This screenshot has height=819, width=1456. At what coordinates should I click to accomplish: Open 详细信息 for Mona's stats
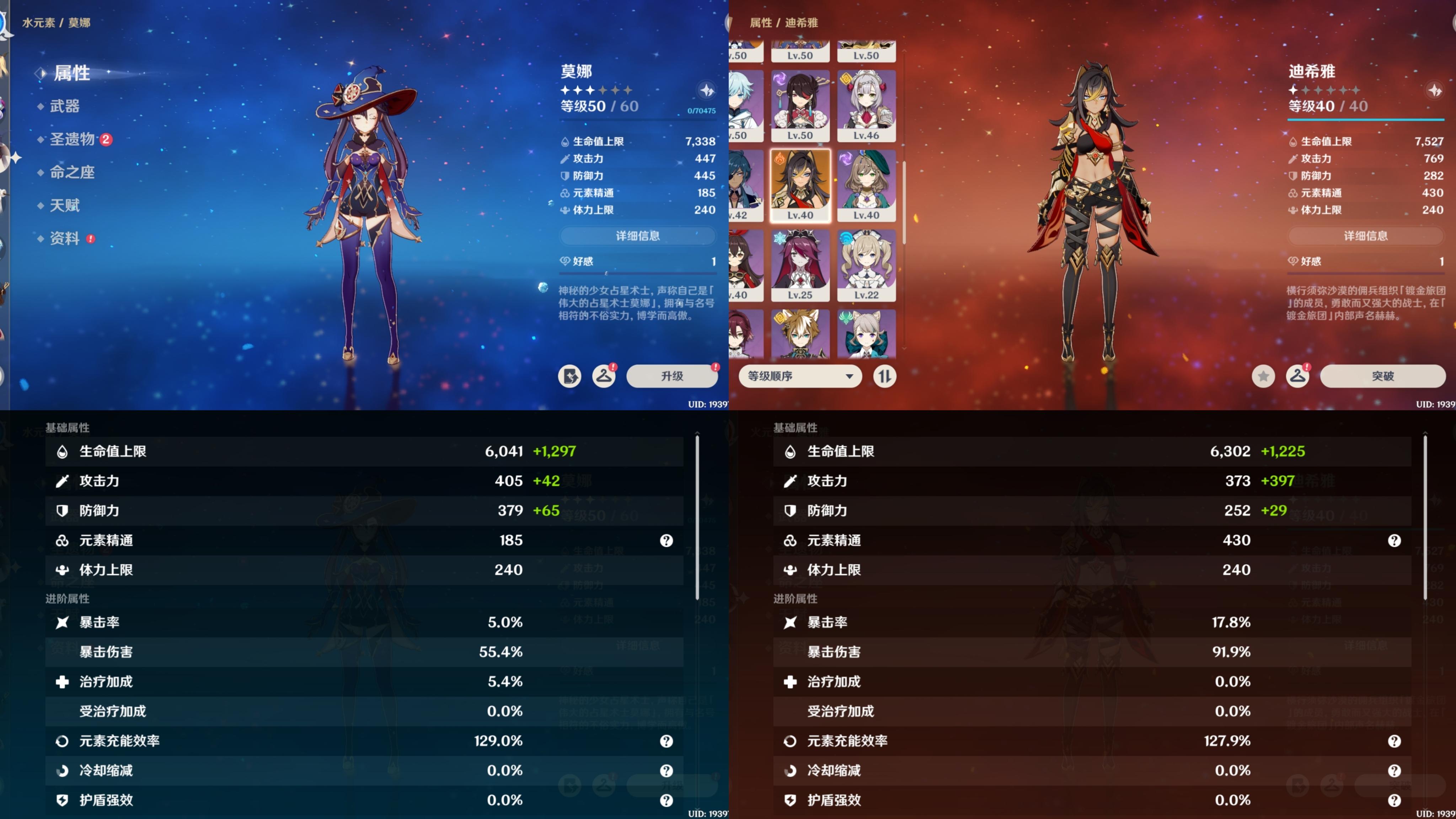[x=638, y=236]
